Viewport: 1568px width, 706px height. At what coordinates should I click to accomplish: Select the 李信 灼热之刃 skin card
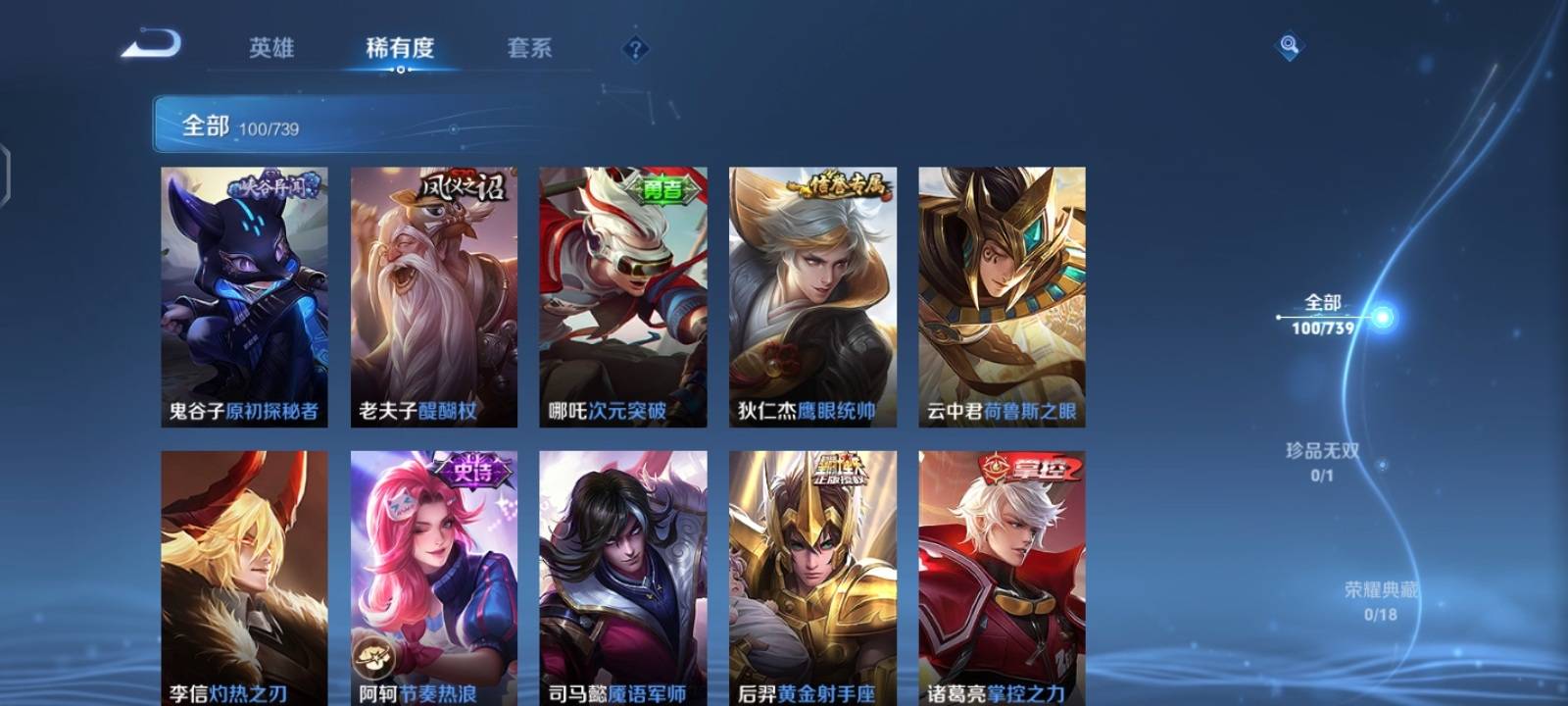pos(244,579)
